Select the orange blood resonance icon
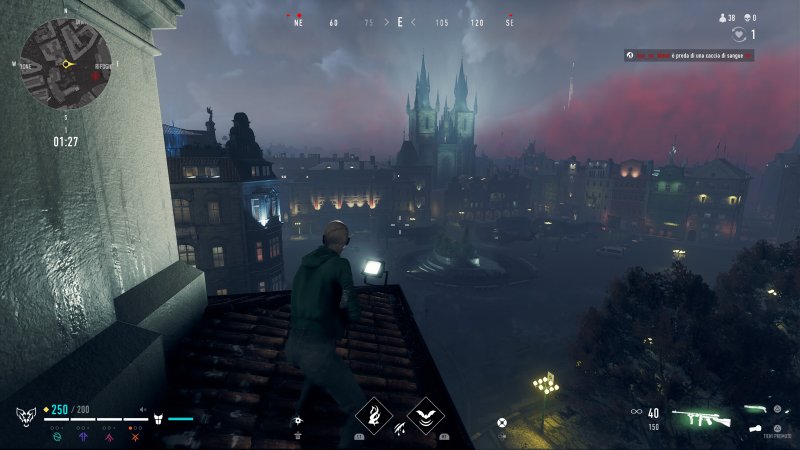 pyautogui.click(x=134, y=435)
